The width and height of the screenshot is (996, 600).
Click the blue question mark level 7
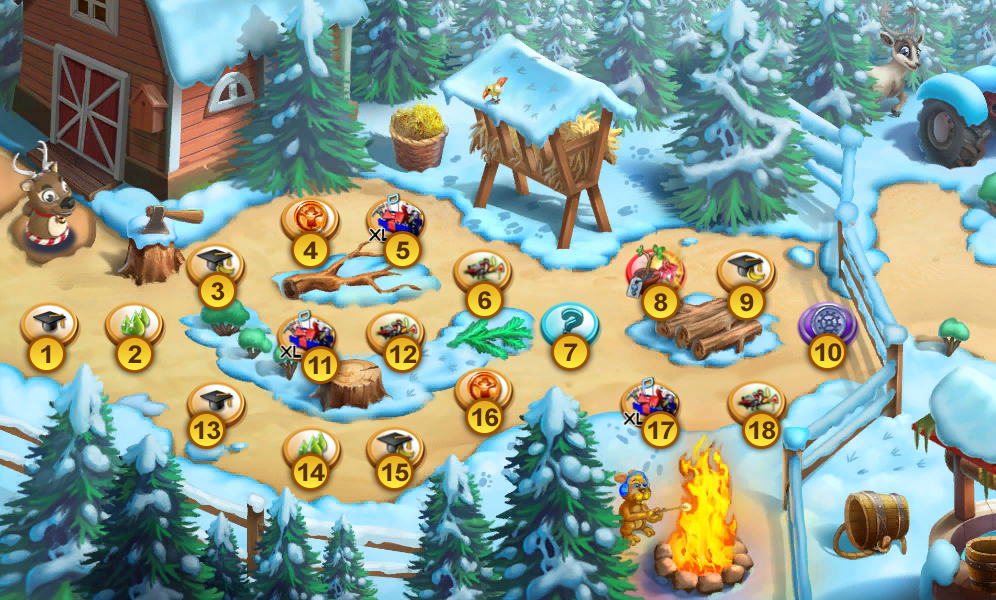(x=569, y=326)
